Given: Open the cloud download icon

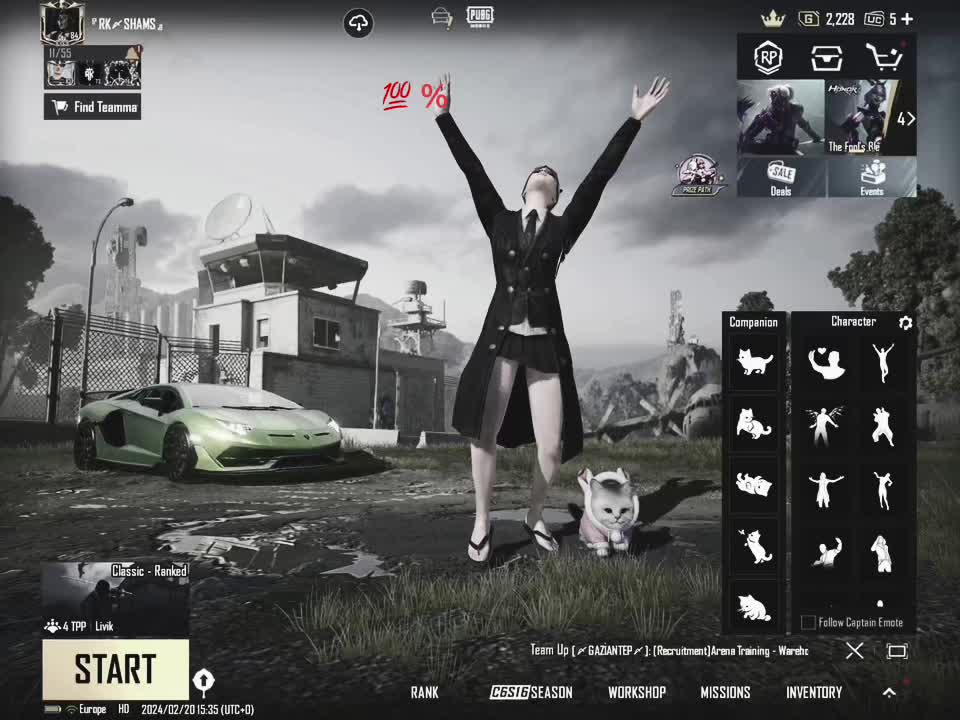Looking at the screenshot, I should [358, 23].
